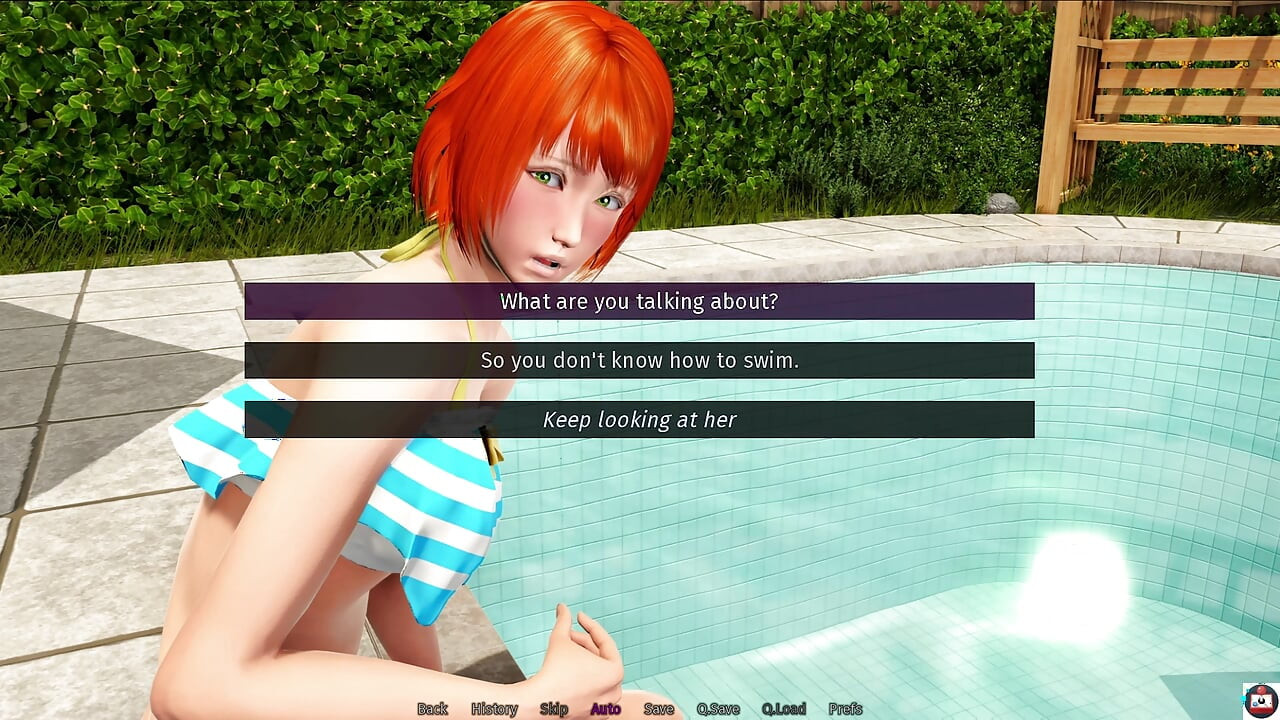
Task: Choose "What are you talking about?" reply
Action: tap(639, 301)
